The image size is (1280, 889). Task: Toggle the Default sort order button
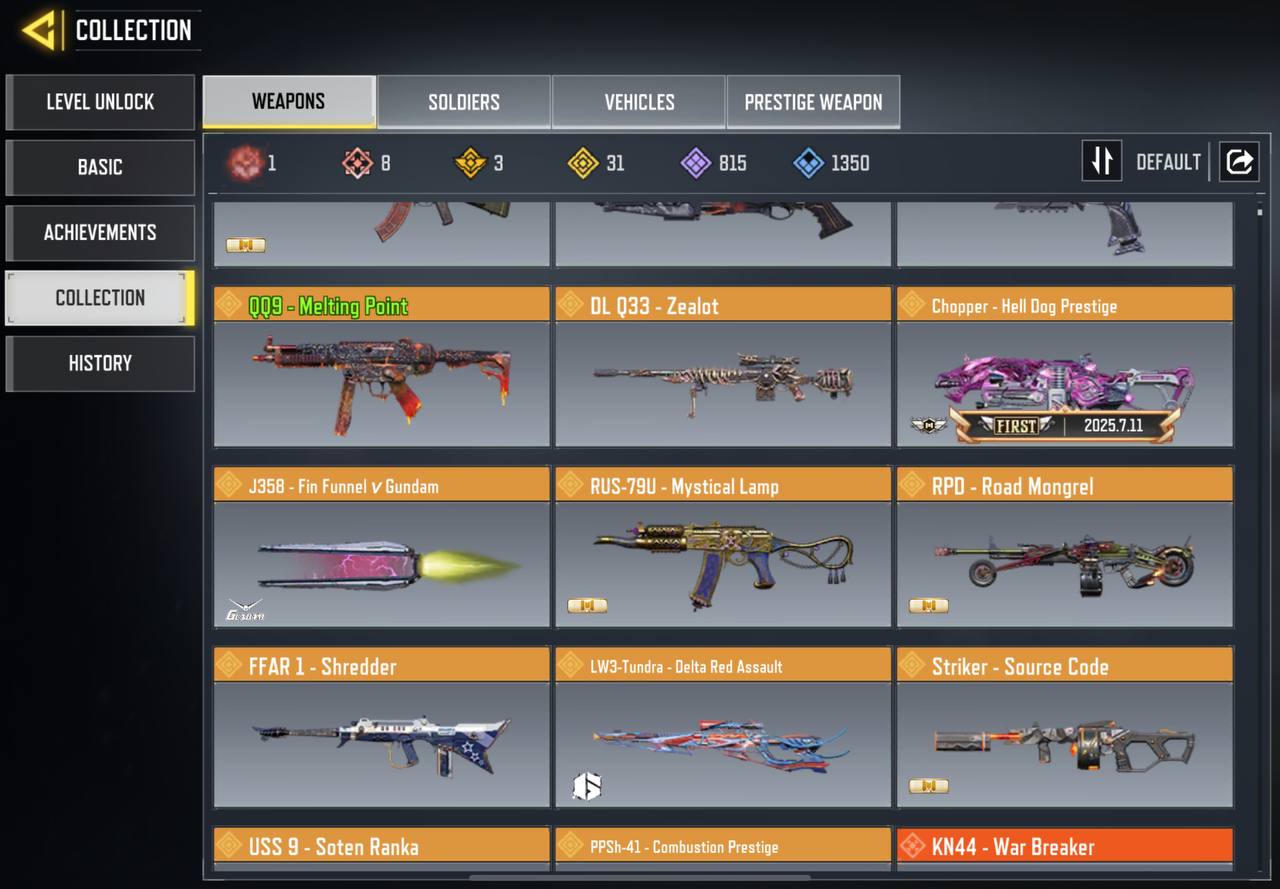(1102, 161)
